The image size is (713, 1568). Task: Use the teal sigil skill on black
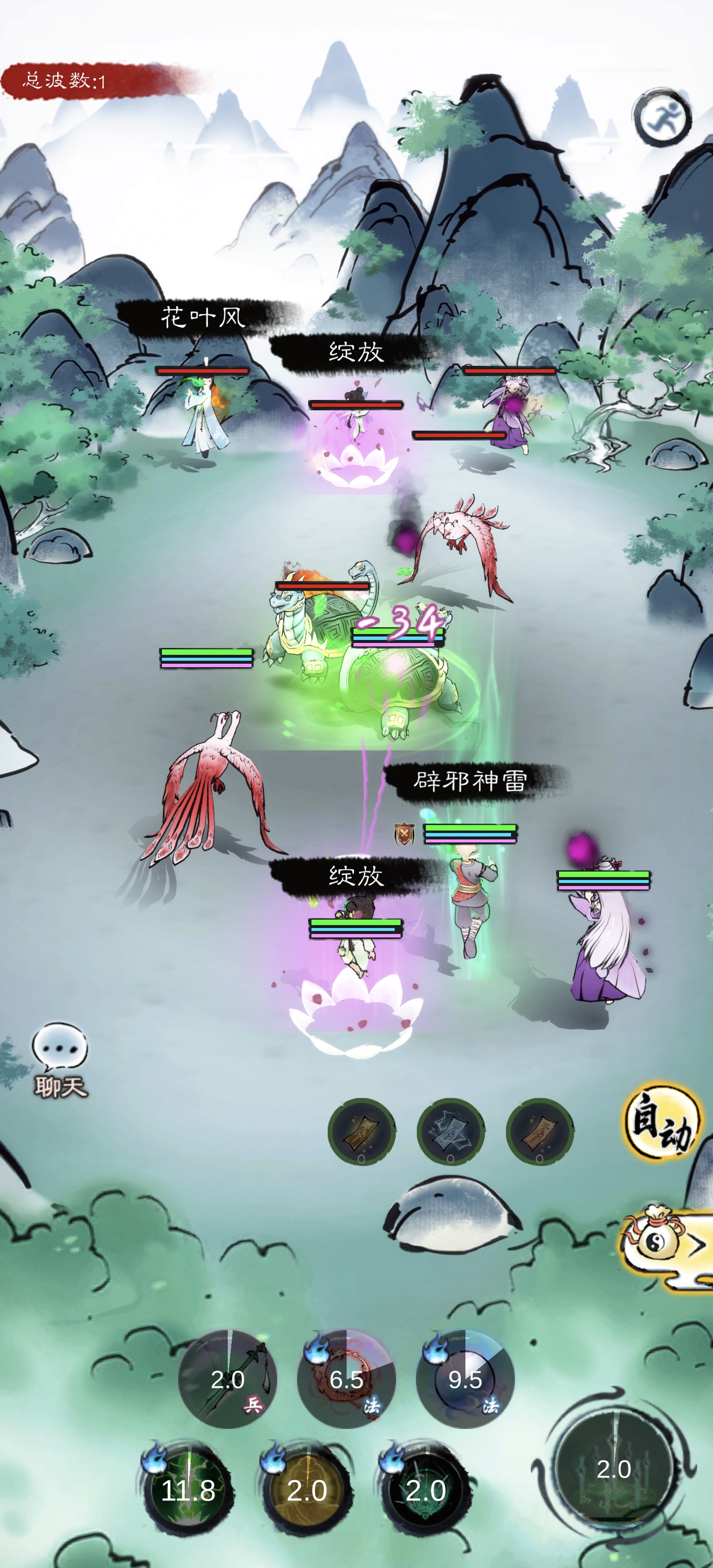pyautogui.click(x=426, y=1488)
